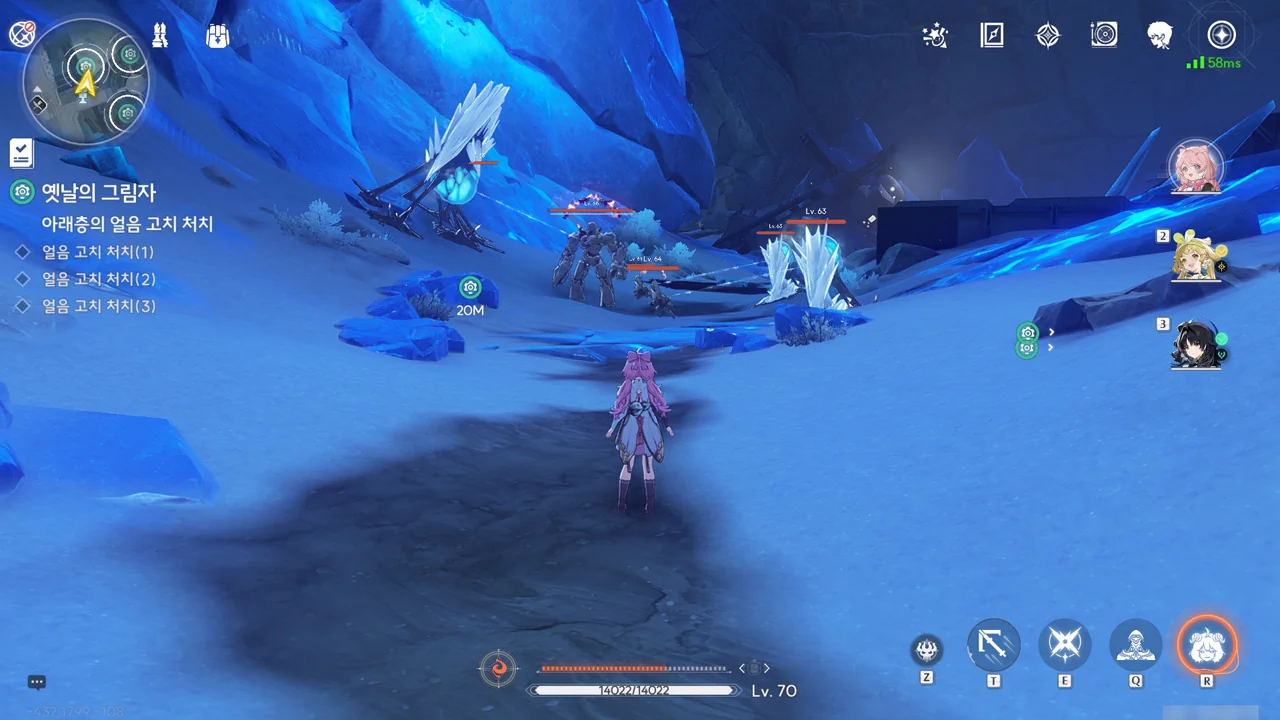Image resolution: width=1280 pixels, height=720 pixels.
Task: Open the four-point star diamond icon
Action: (1047, 36)
